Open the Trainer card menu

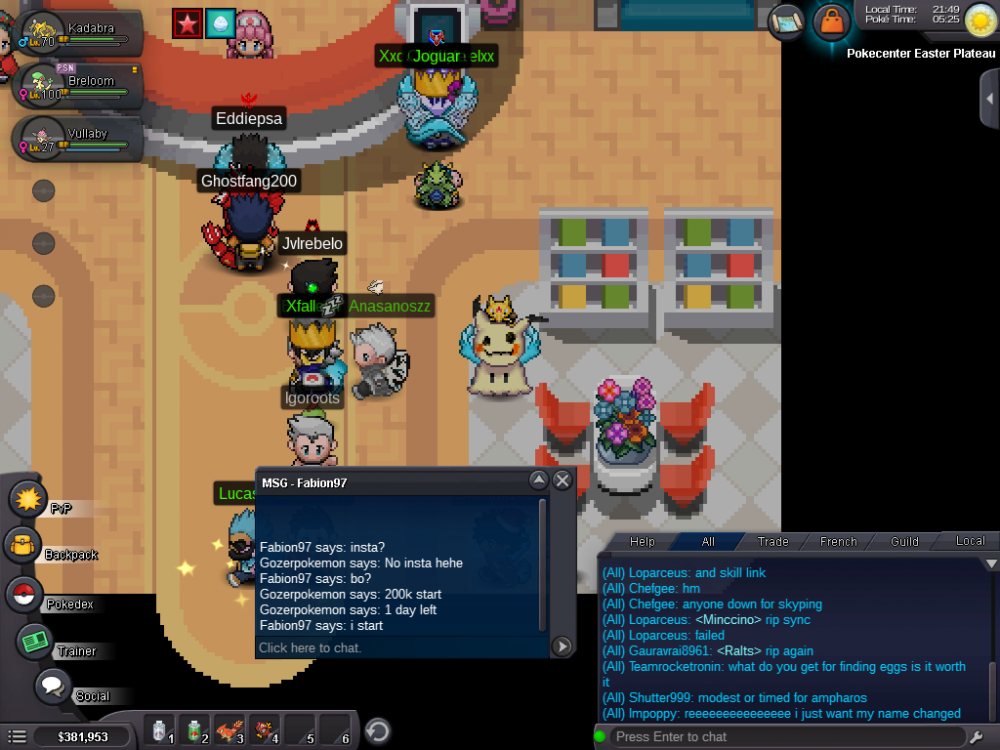coord(37,641)
